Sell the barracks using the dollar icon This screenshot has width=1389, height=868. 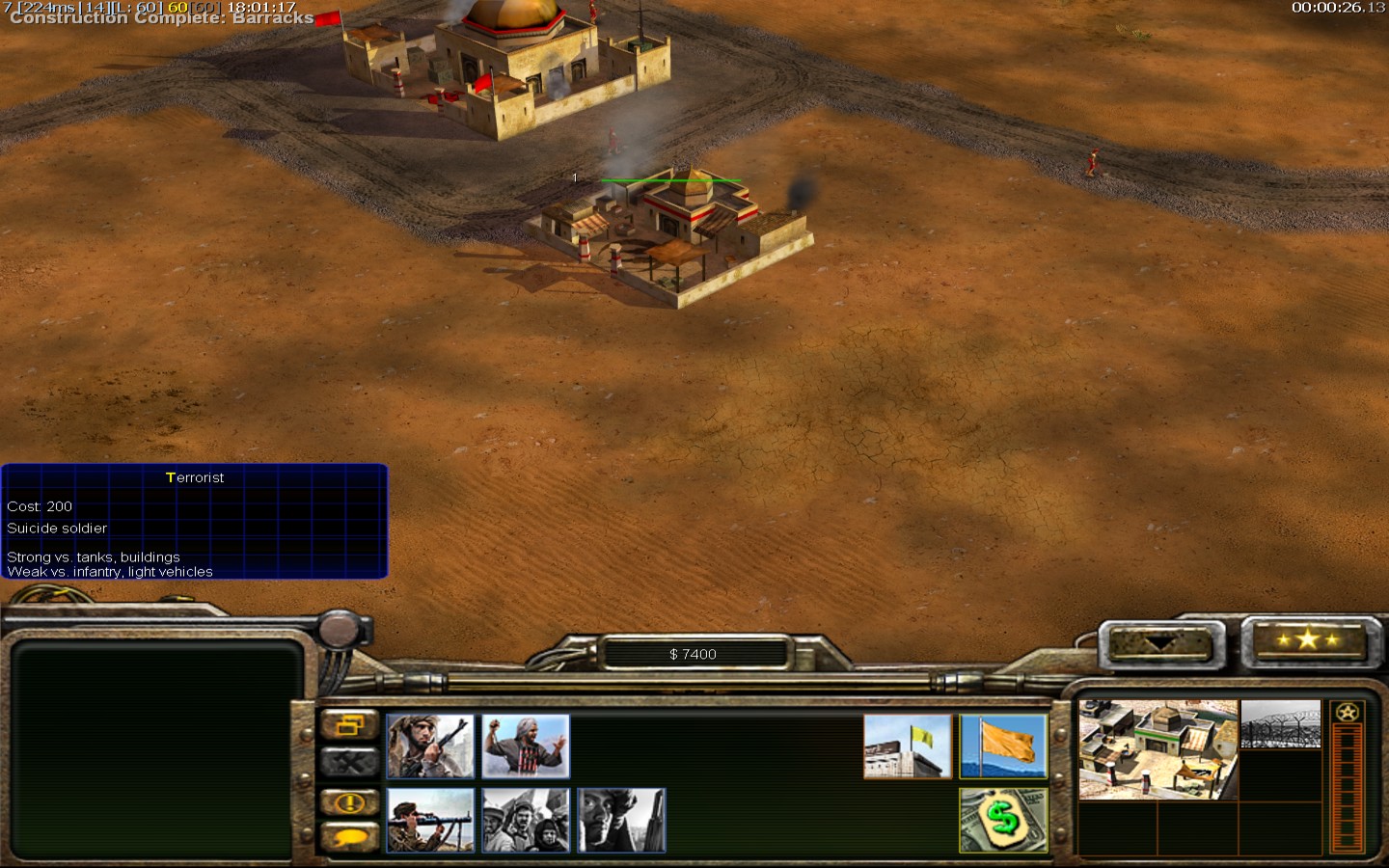(1003, 820)
